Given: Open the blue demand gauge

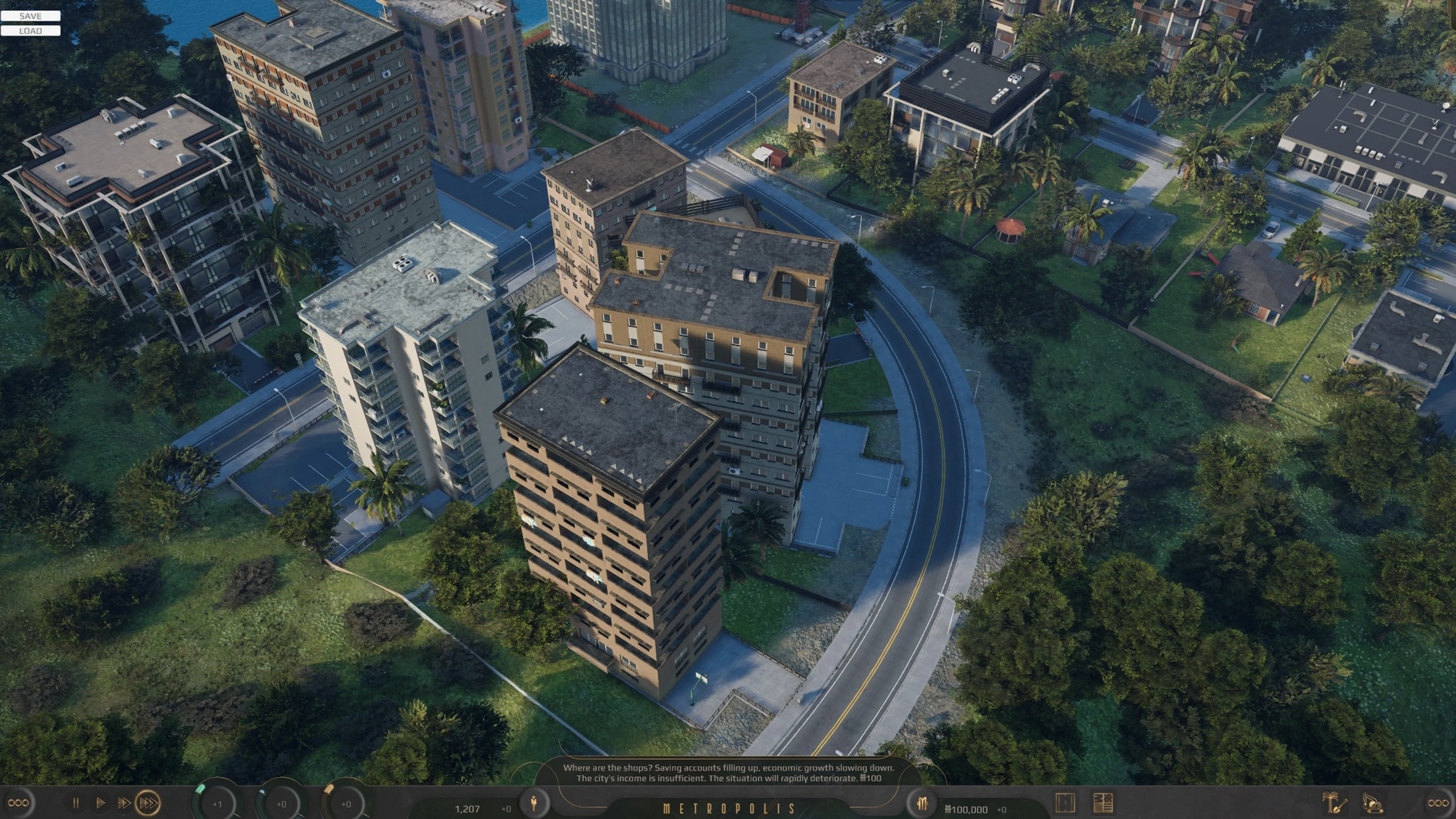Looking at the screenshot, I should tap(282, 804).
